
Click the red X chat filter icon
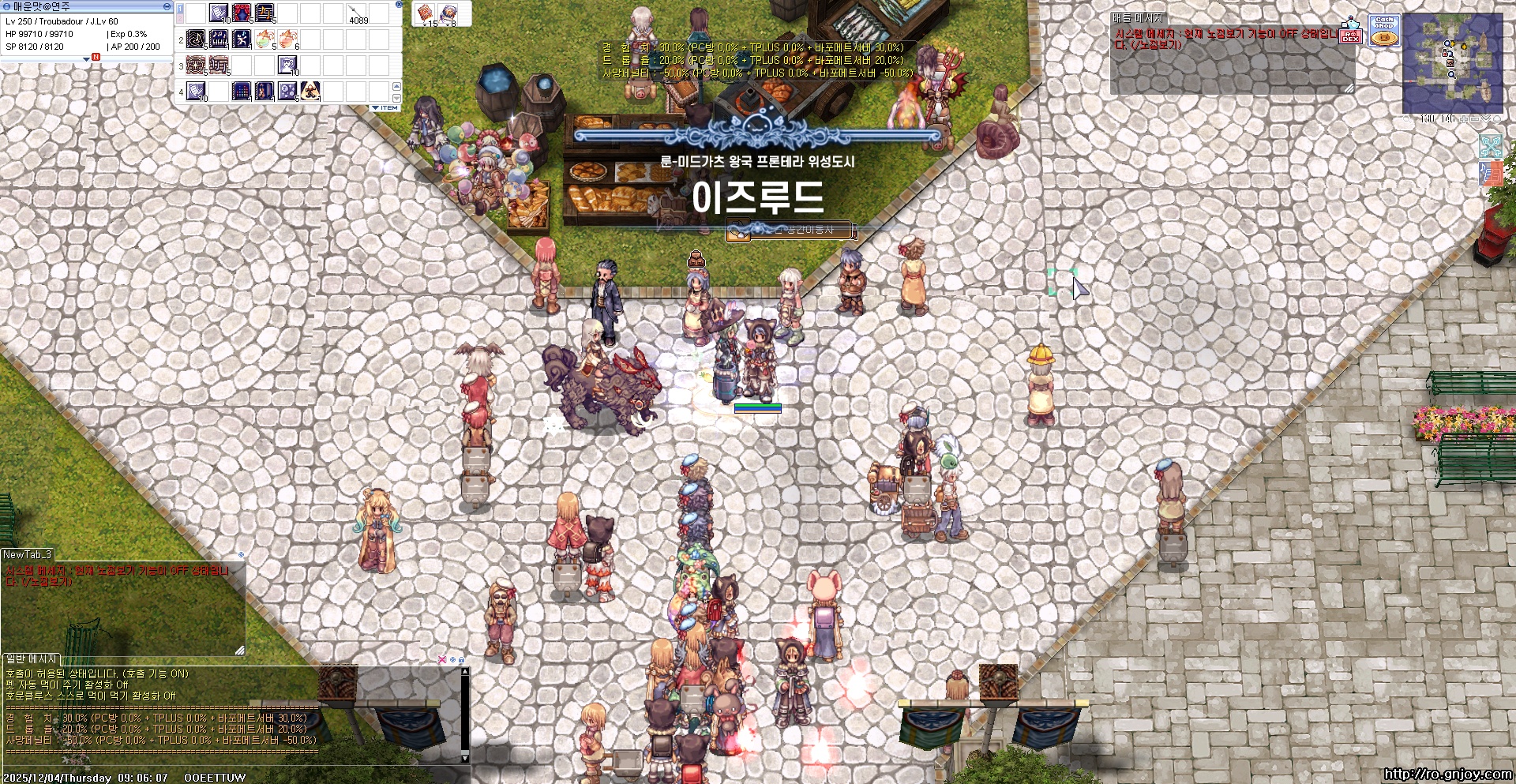point(442,660)
